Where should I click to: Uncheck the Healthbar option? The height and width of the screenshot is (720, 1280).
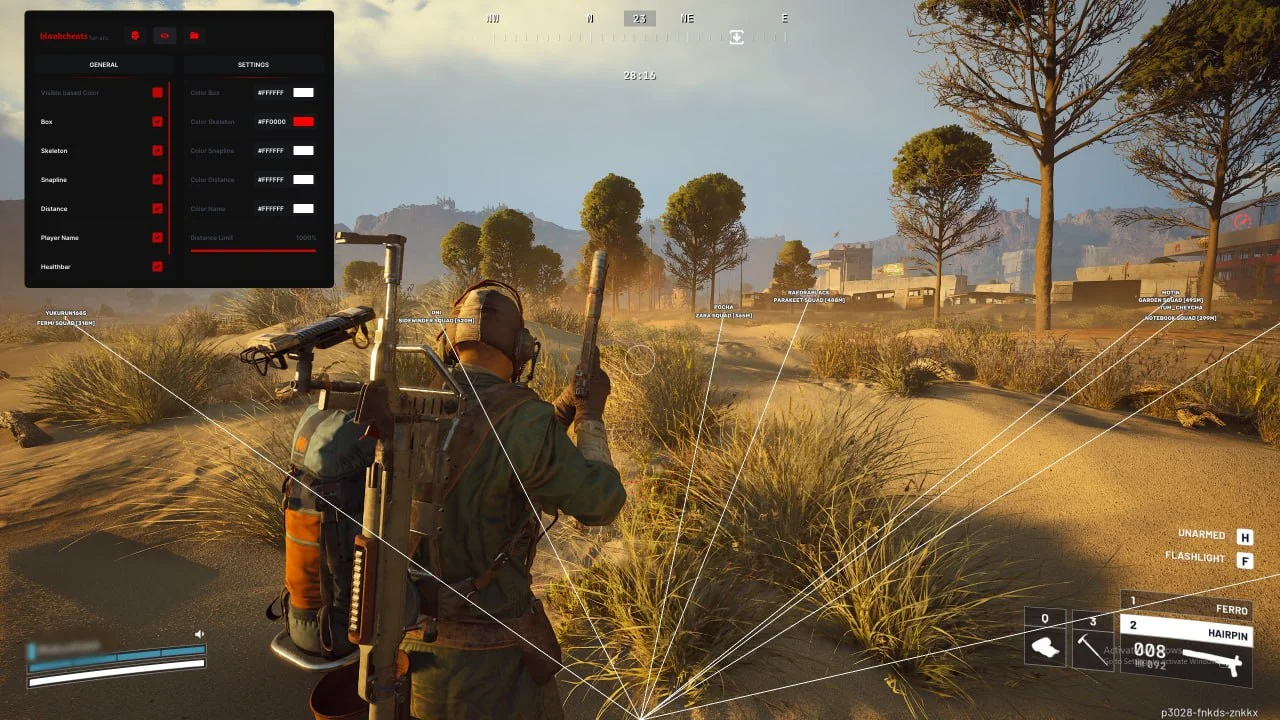157,267
